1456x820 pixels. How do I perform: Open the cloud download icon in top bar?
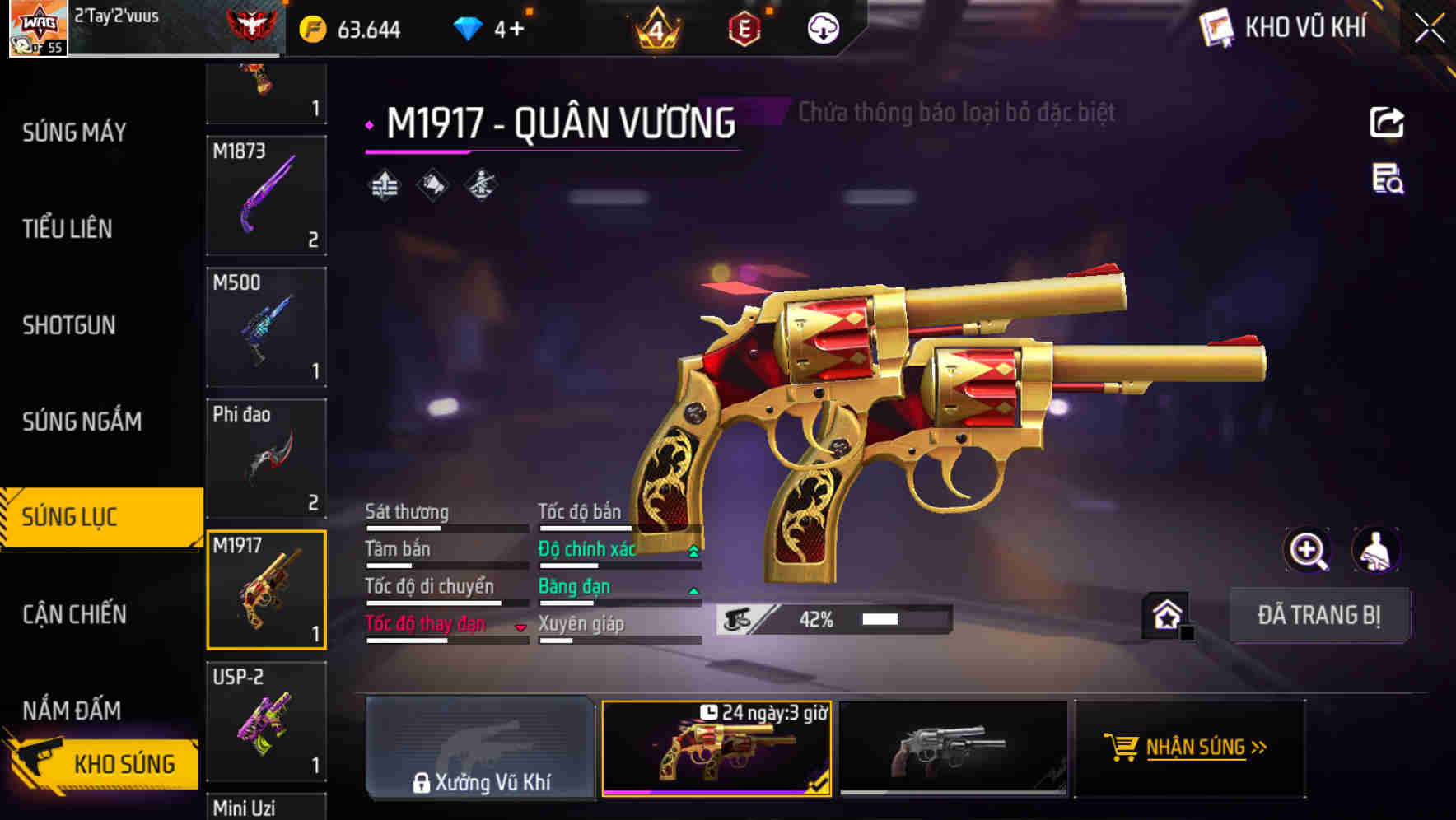click(822, 28)
